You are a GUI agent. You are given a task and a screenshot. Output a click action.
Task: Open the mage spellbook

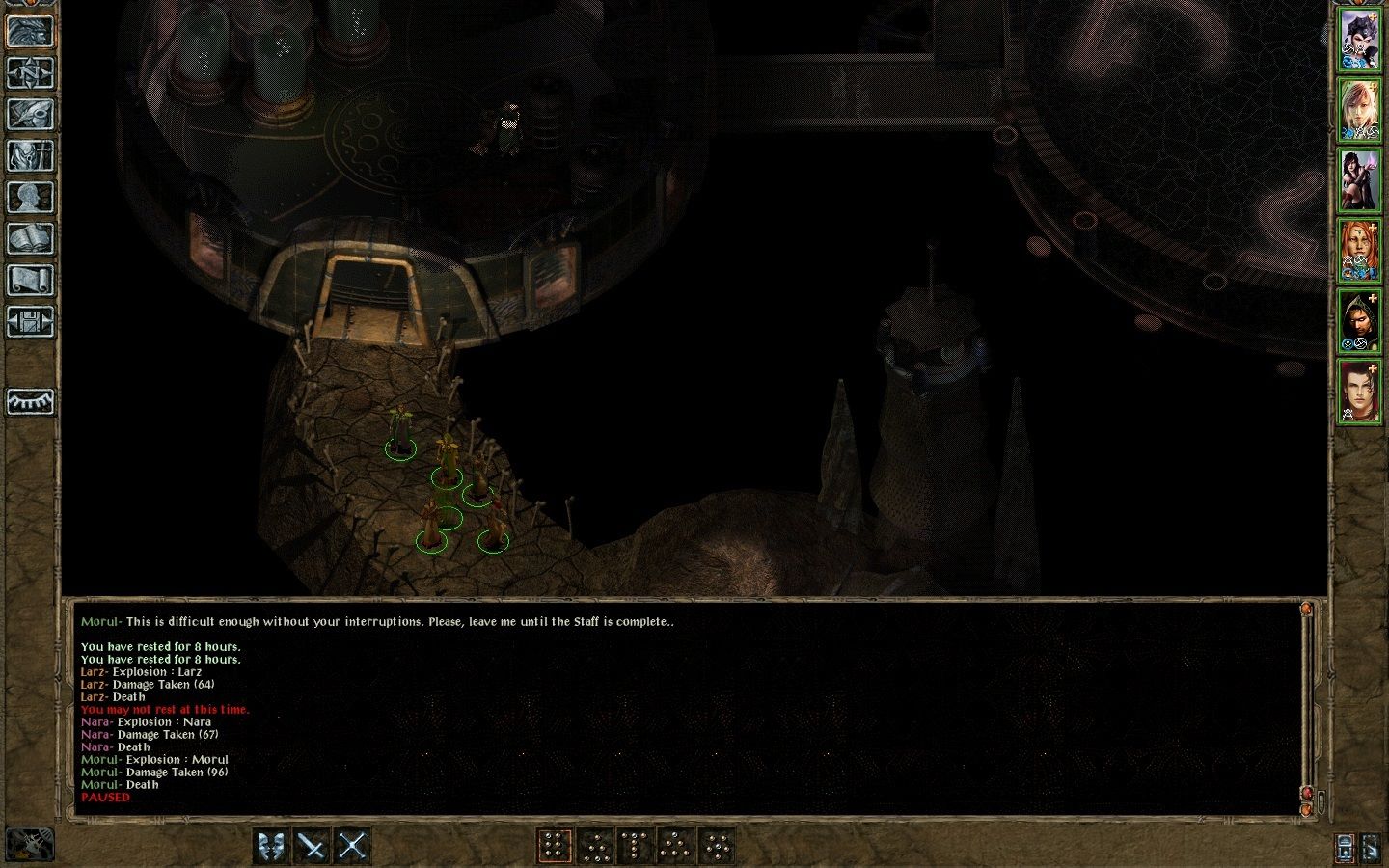tap(30, 238)
